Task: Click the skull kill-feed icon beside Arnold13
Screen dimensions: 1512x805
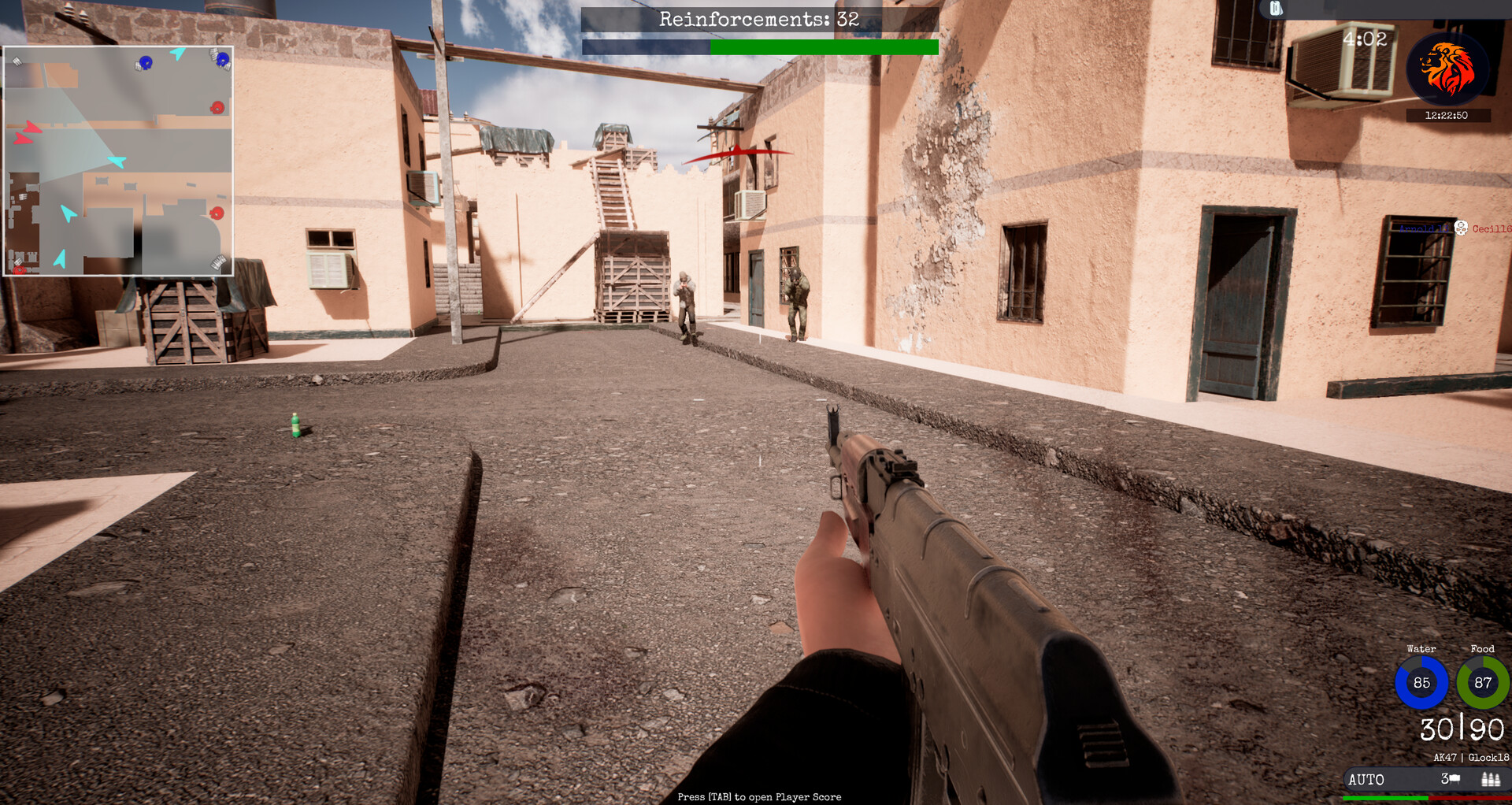Action: tap(1461, 228)
